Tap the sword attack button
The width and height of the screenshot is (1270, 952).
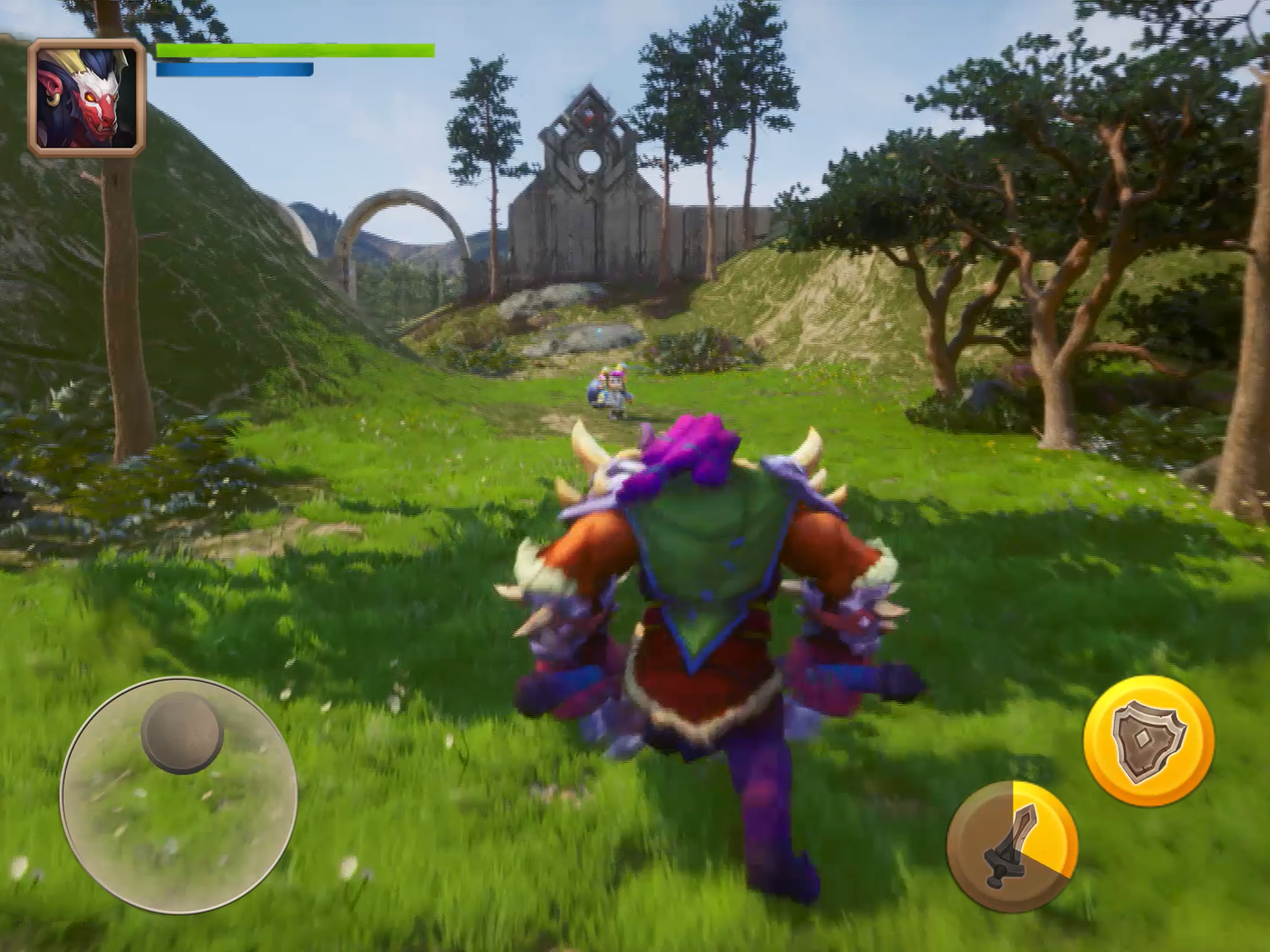point(1012,846)
